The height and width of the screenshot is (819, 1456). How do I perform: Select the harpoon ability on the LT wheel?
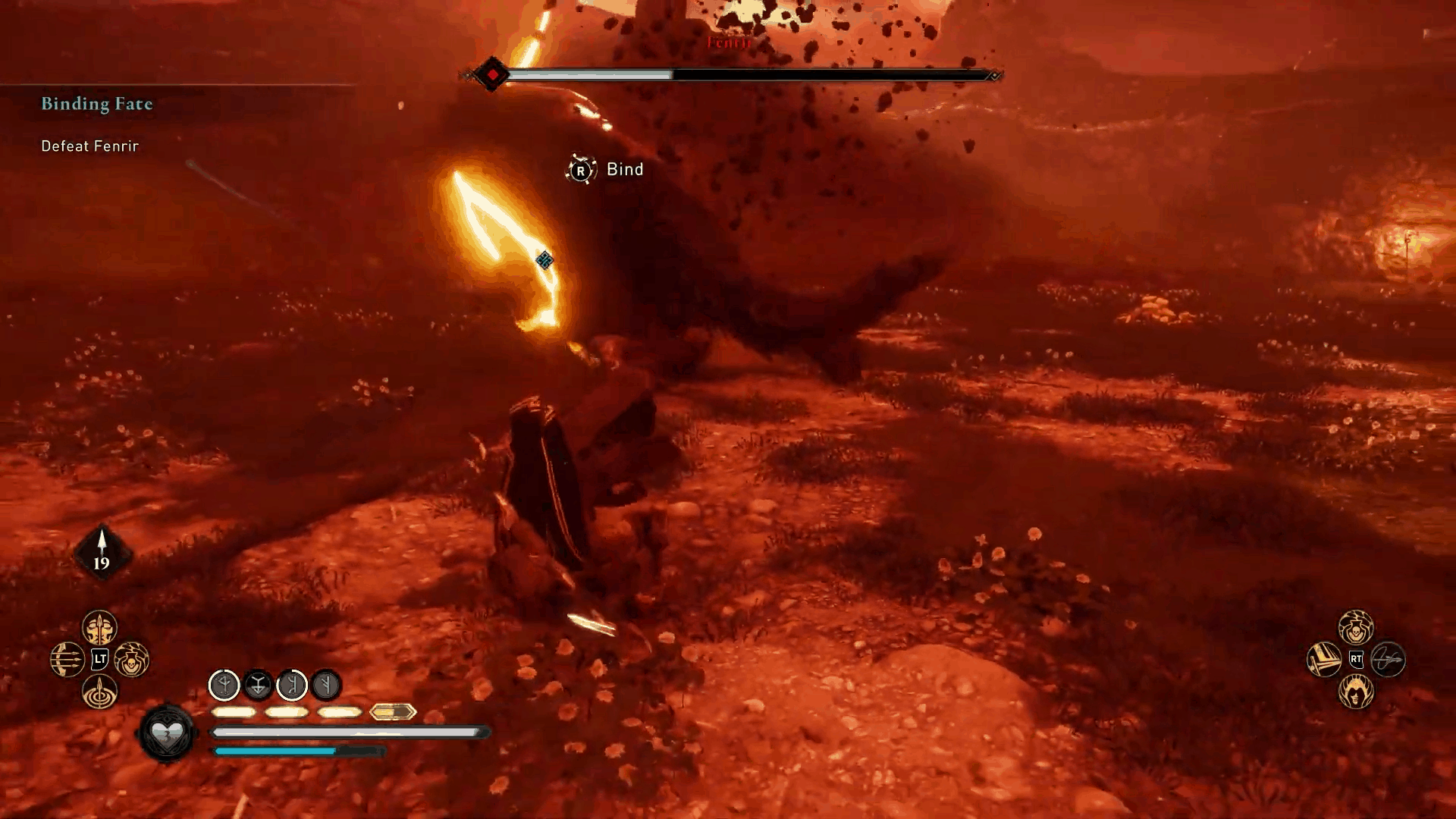99,626
